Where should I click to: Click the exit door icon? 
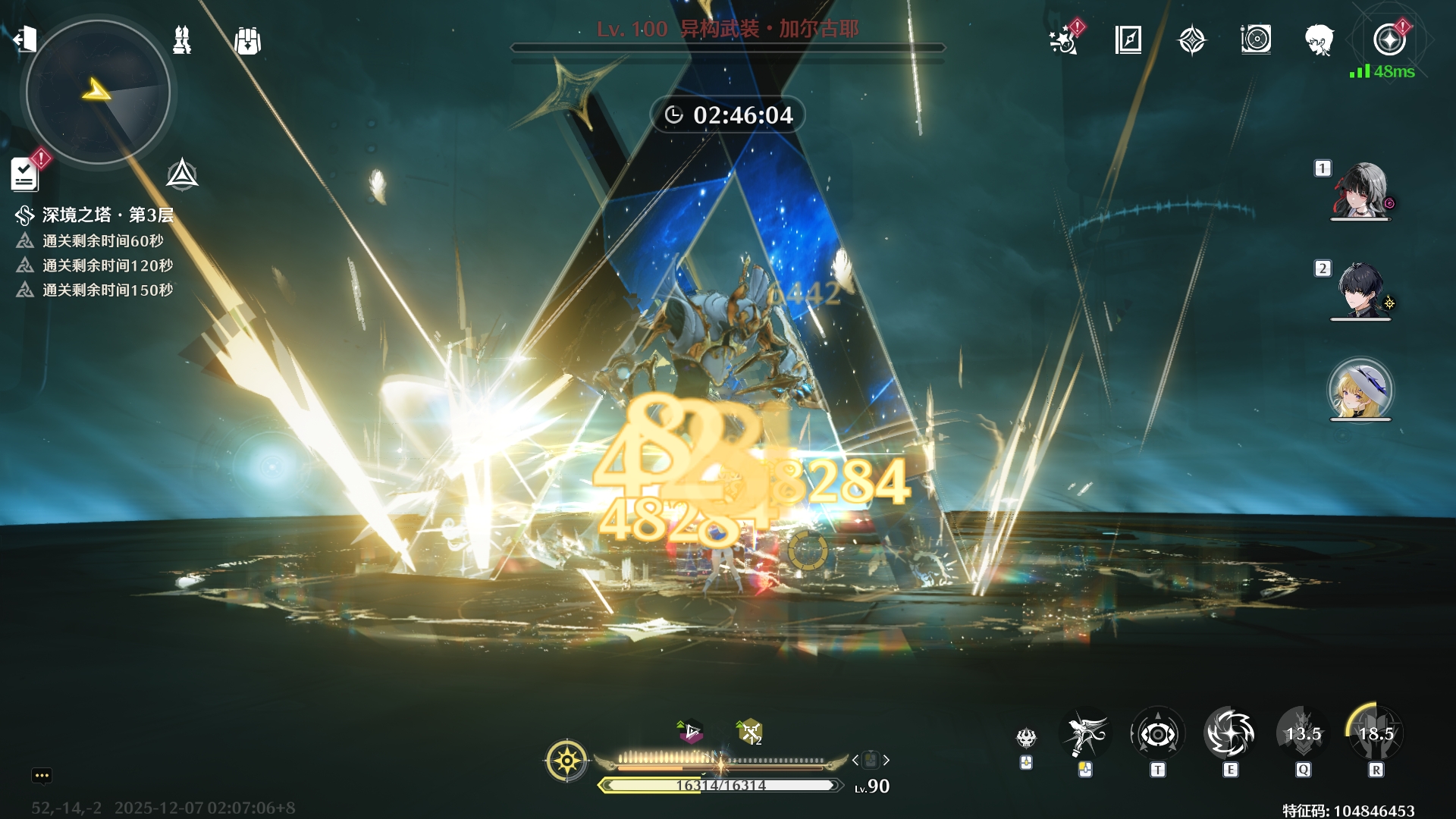(25, 38)
